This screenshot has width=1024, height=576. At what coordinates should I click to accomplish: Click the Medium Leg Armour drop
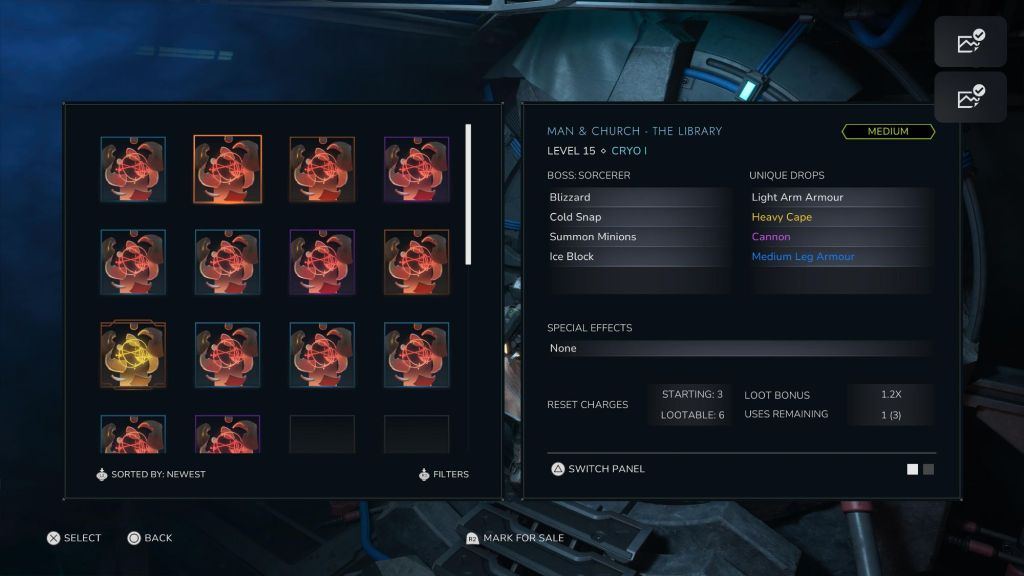pos(840,257)
